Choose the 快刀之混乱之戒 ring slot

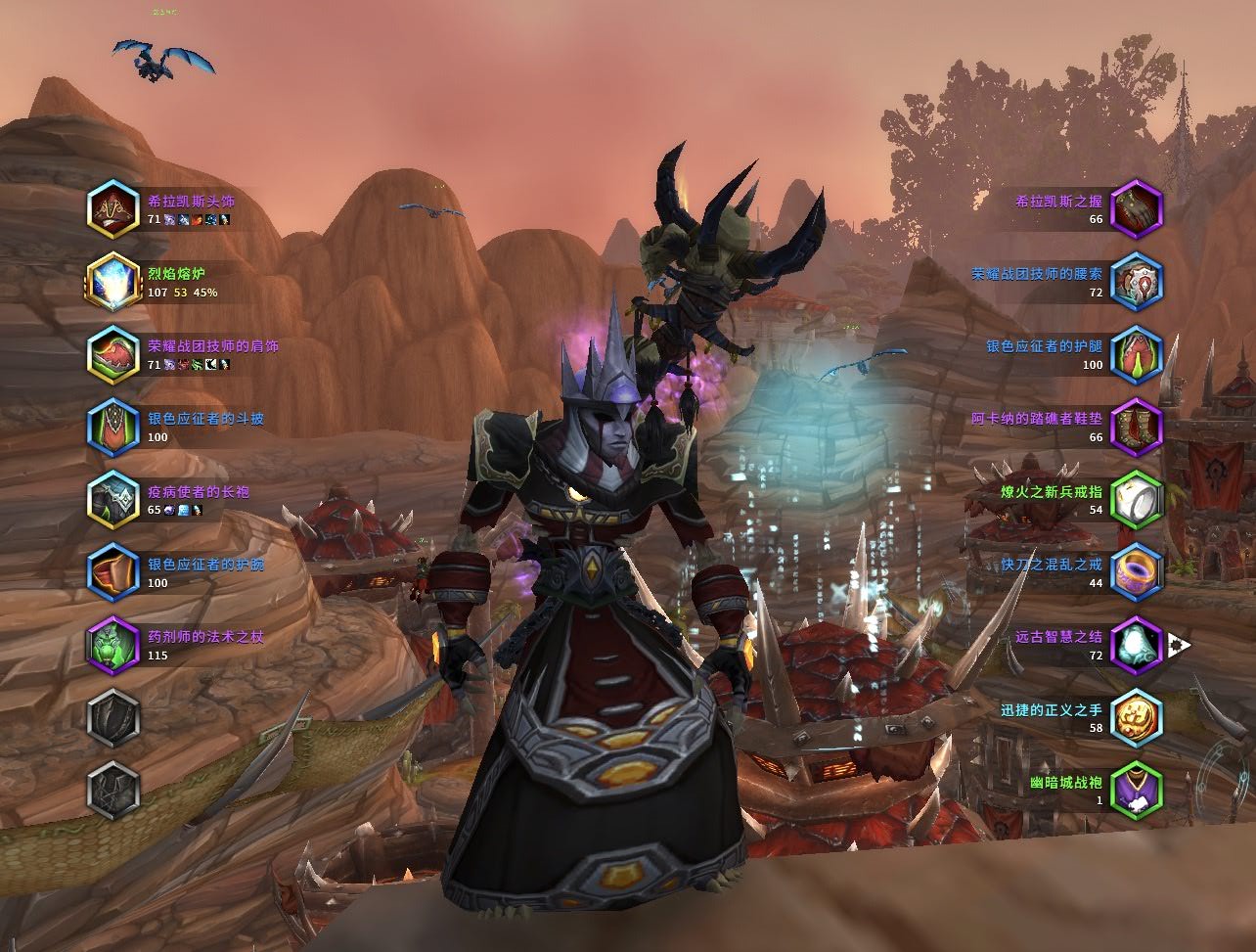(x=1137, y=572)
